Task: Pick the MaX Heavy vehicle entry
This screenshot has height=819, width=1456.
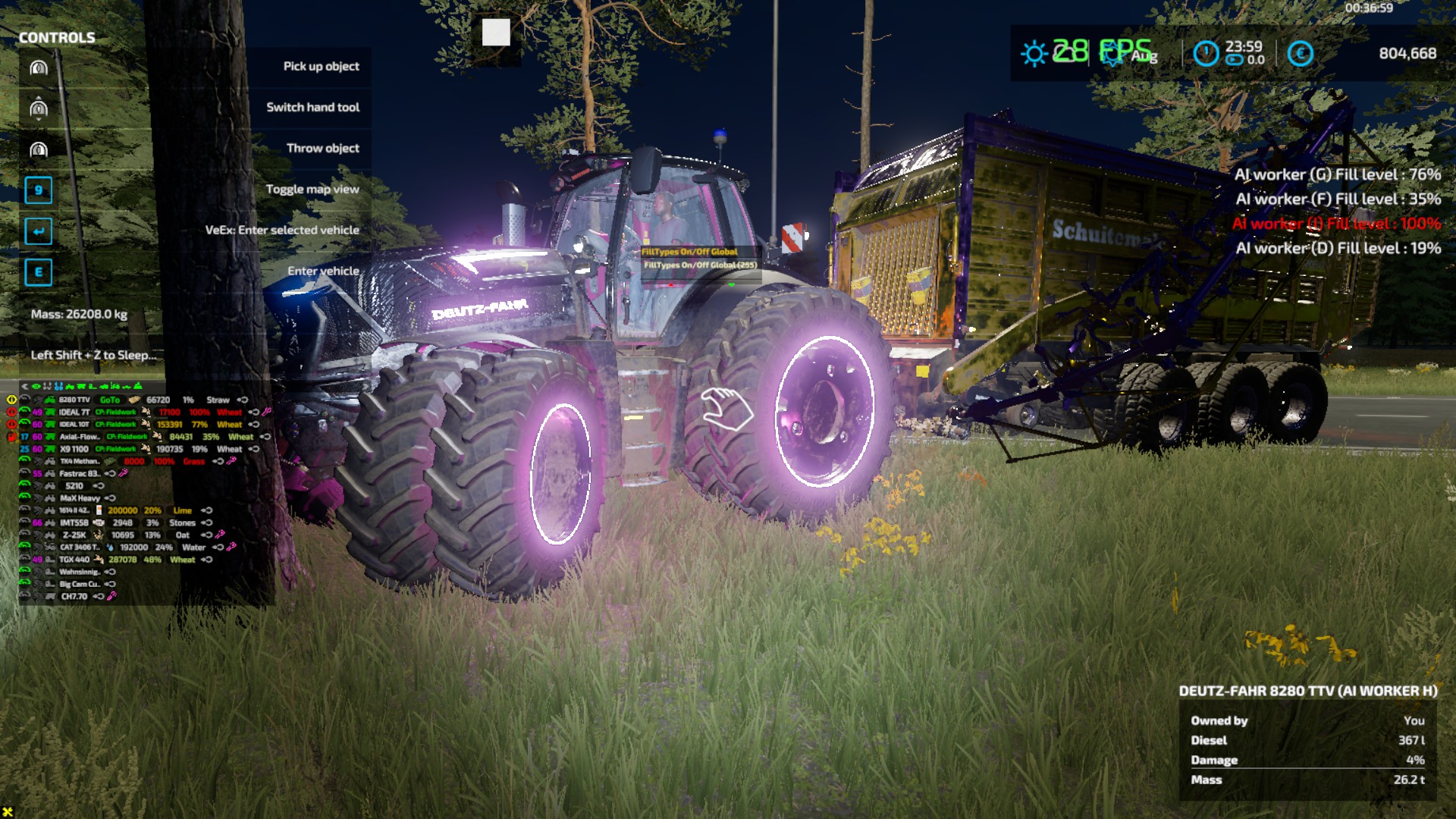Action: (x=80, y=498)
